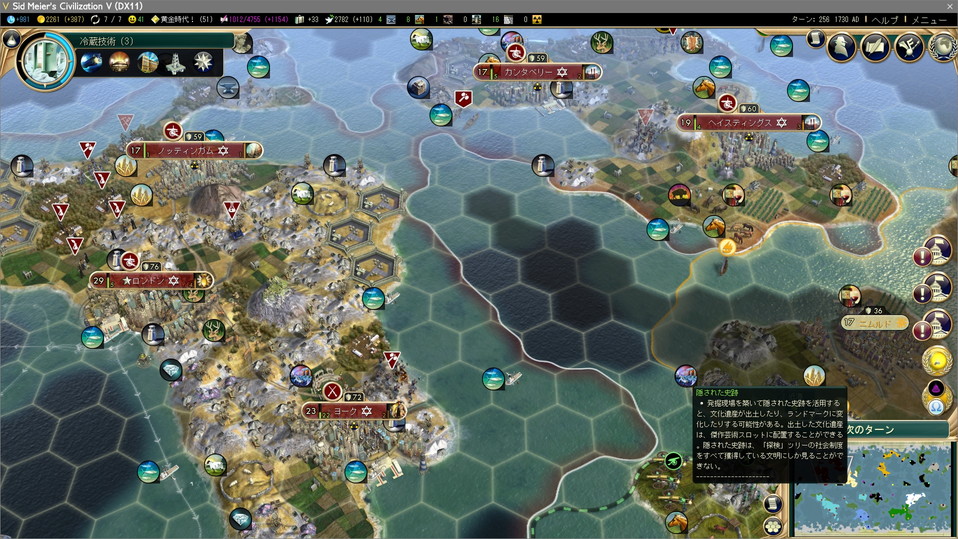The height and width of the screenshot is (539, 958).
Task: Select the ニムルド city banner
Action: (873, 323)
